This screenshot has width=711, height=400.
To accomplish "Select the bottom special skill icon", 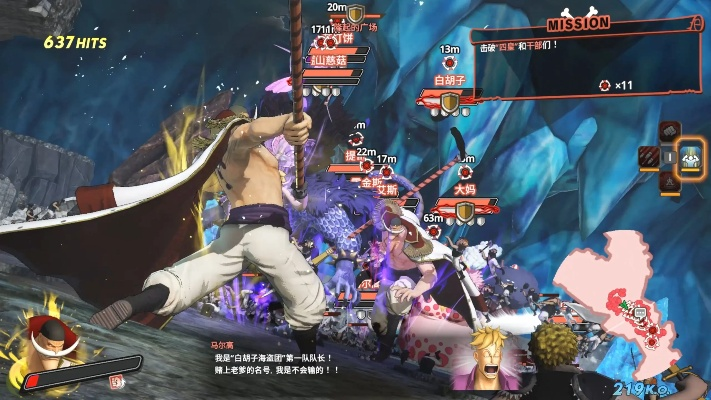I will click(669, 182).
